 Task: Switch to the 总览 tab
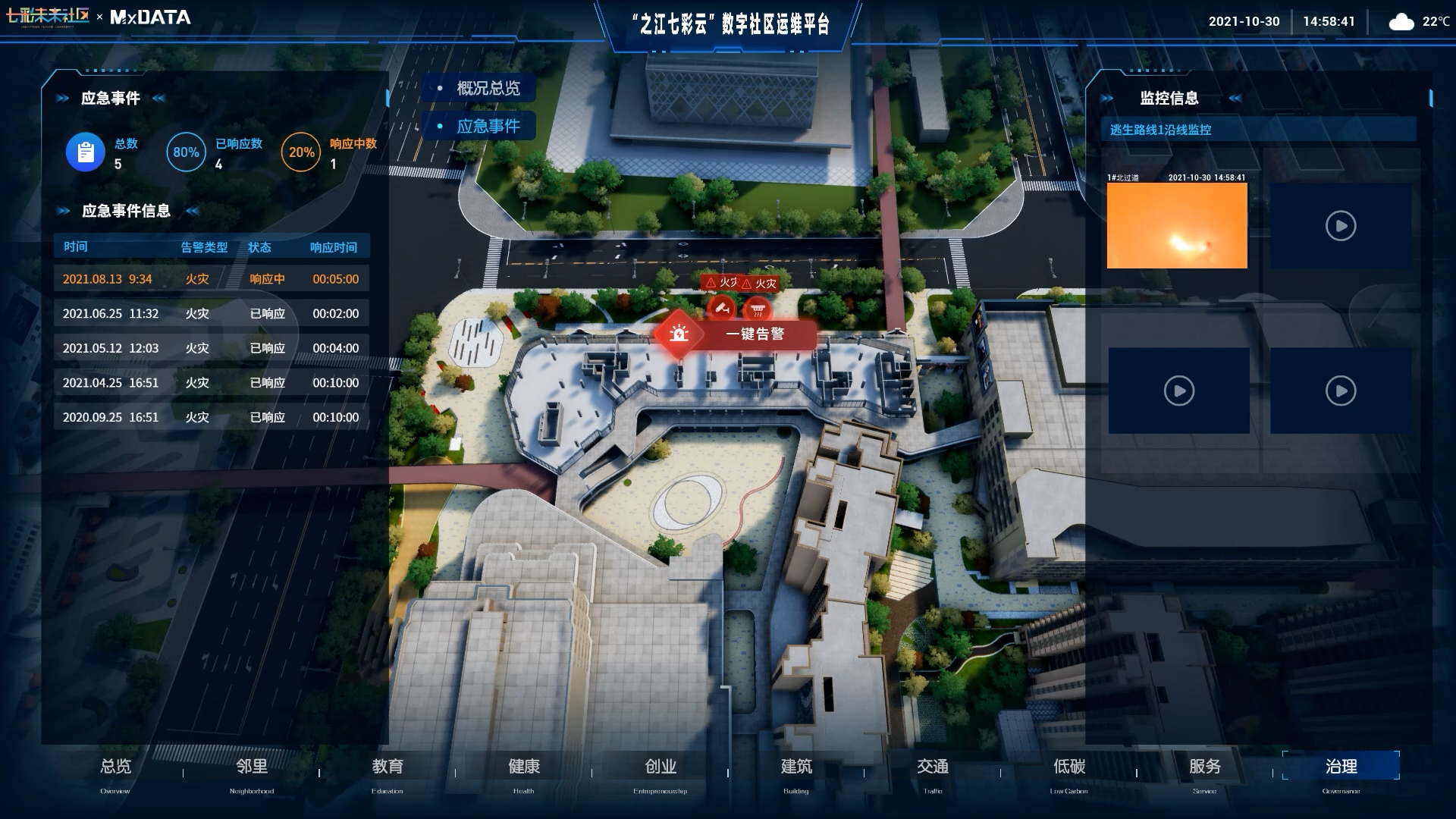[x=115, y=767]
